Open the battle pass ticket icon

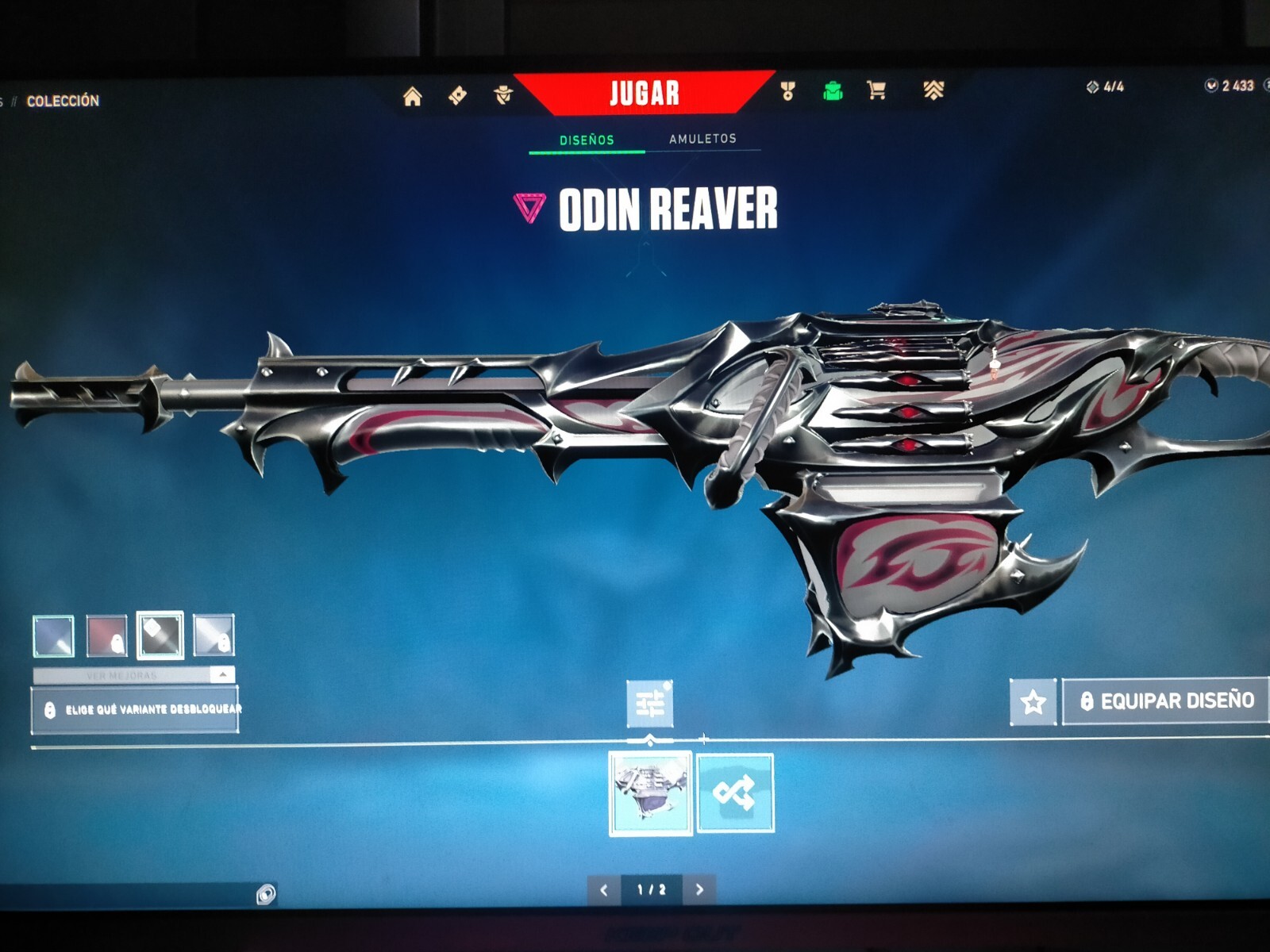click(457, 96)
